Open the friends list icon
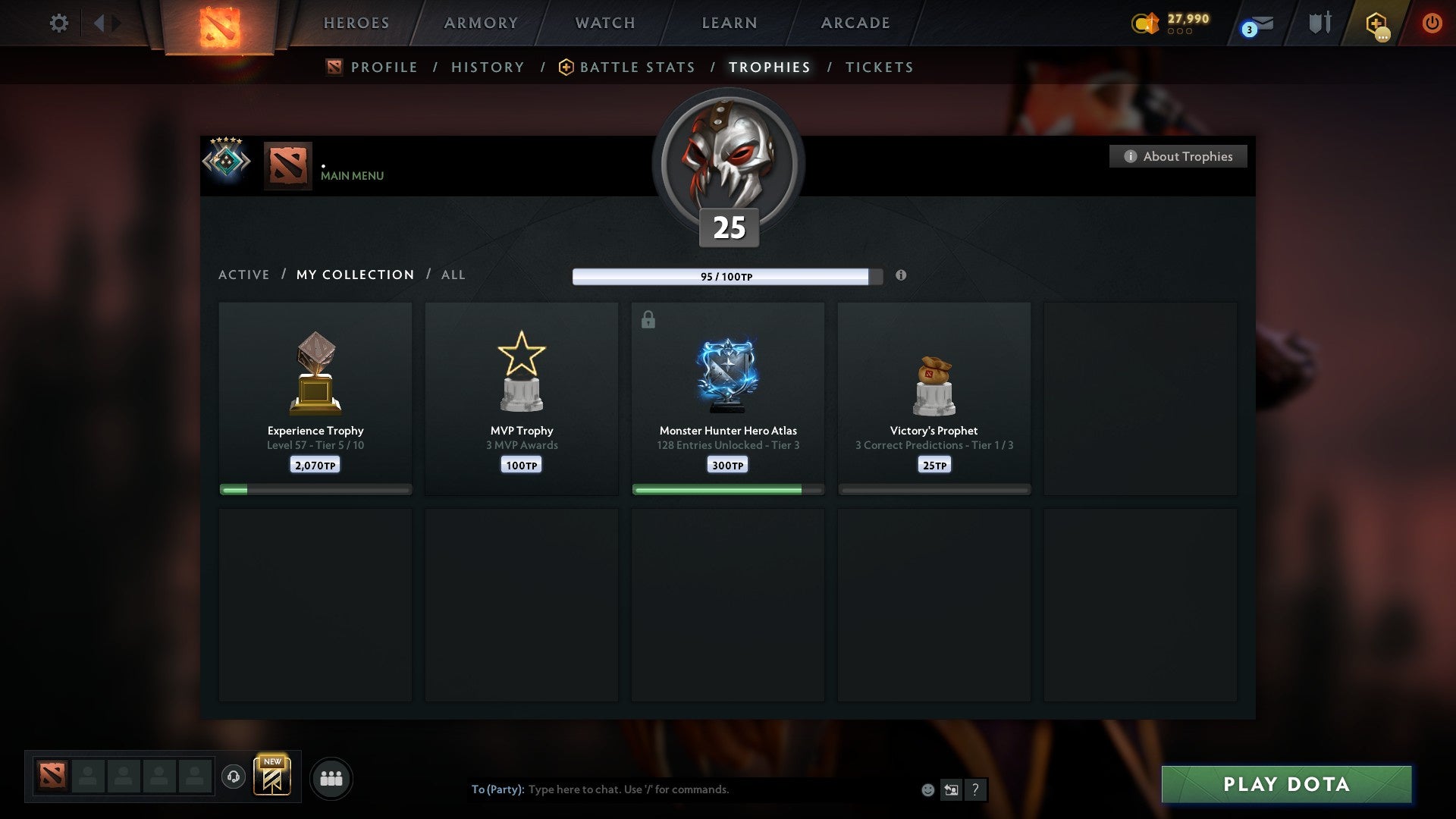This screenshot has width=1456, height=819. pos(331,777)
